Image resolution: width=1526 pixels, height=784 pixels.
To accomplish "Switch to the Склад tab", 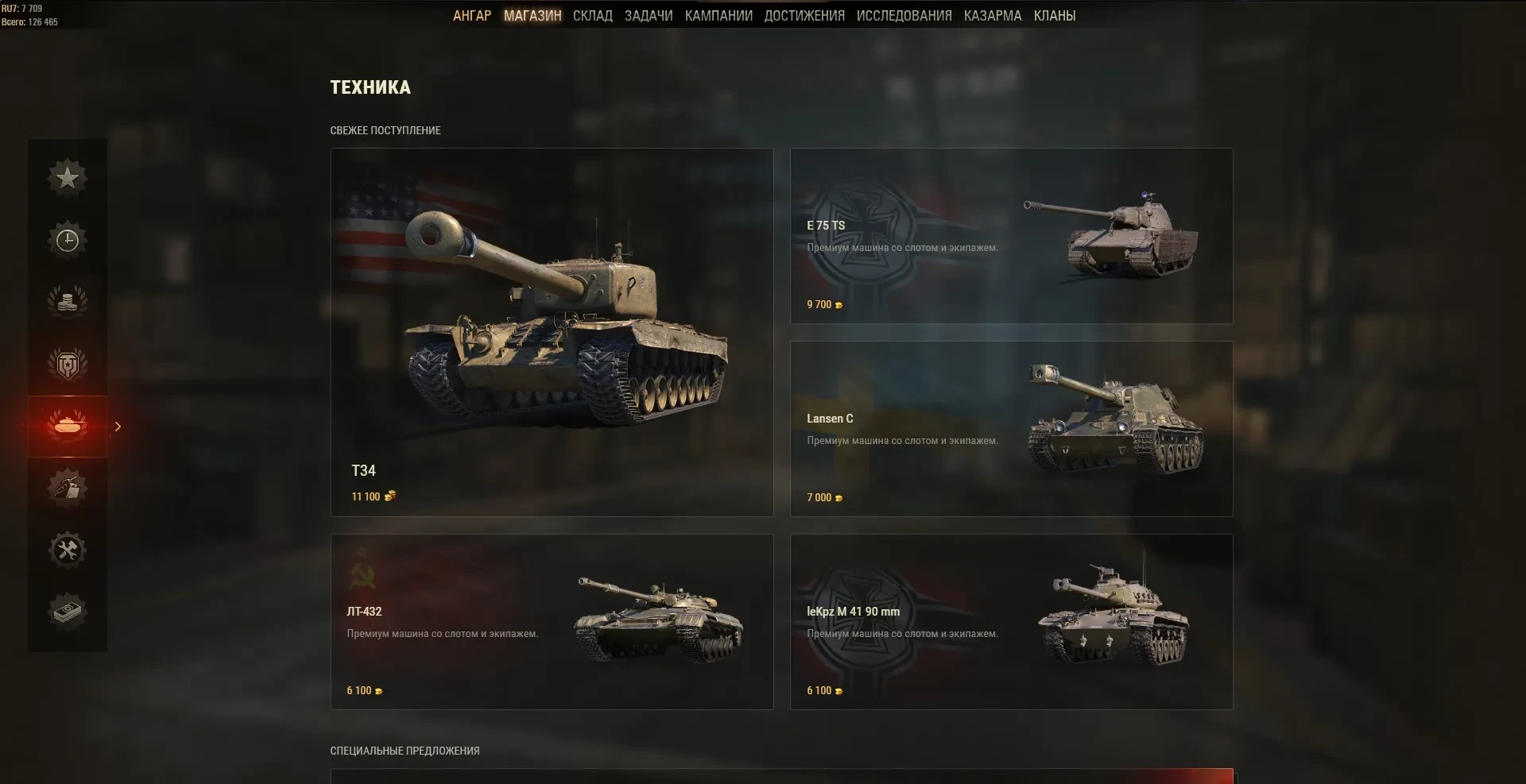I will (x=592, y=16).
